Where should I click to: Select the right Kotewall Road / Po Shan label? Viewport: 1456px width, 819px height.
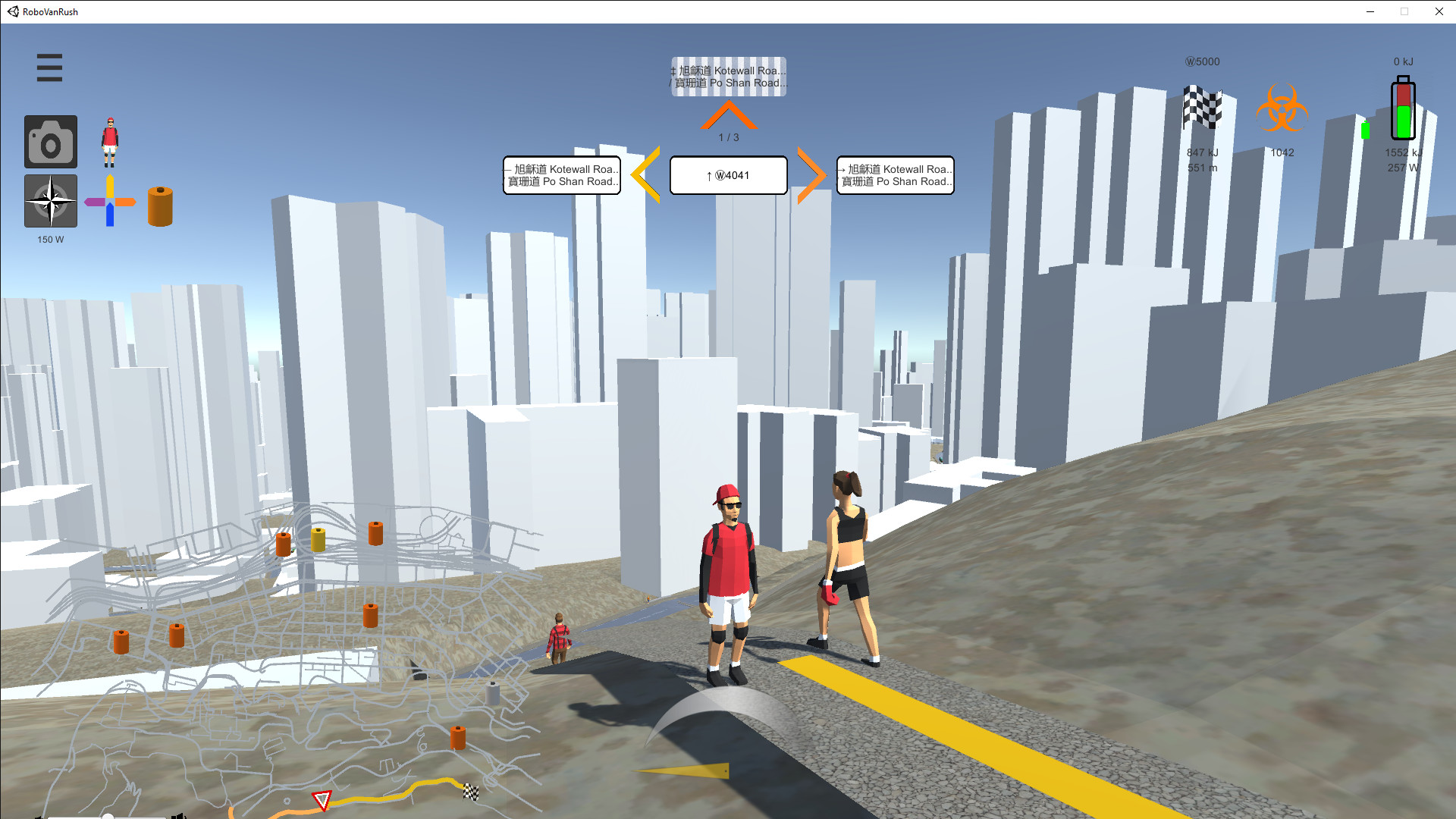[x=895, y=175]
